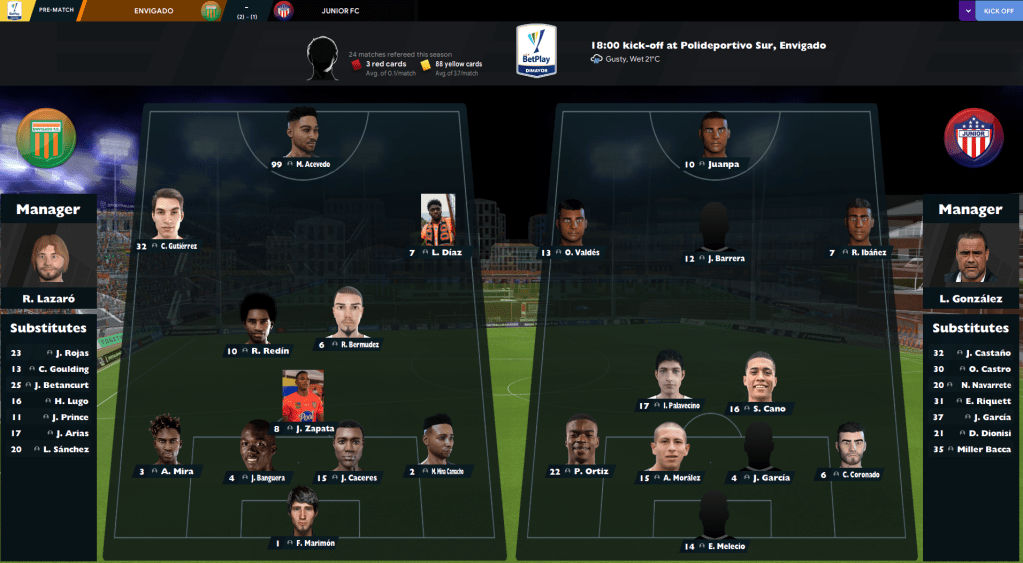
Task: Select Envigado team name in the header
Action: click(159, 11)
